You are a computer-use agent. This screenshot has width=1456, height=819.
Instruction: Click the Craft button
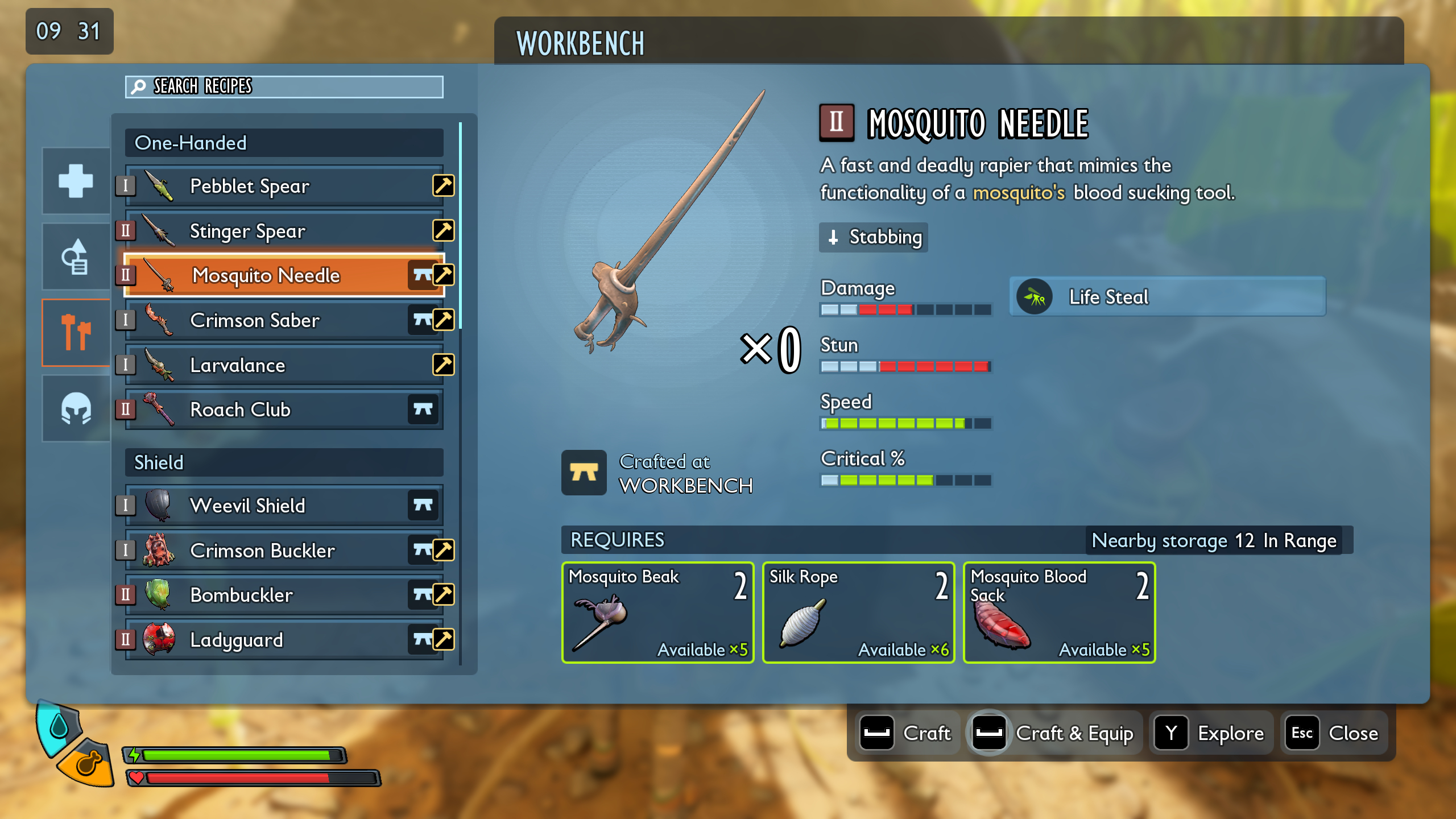click(908, 733)
